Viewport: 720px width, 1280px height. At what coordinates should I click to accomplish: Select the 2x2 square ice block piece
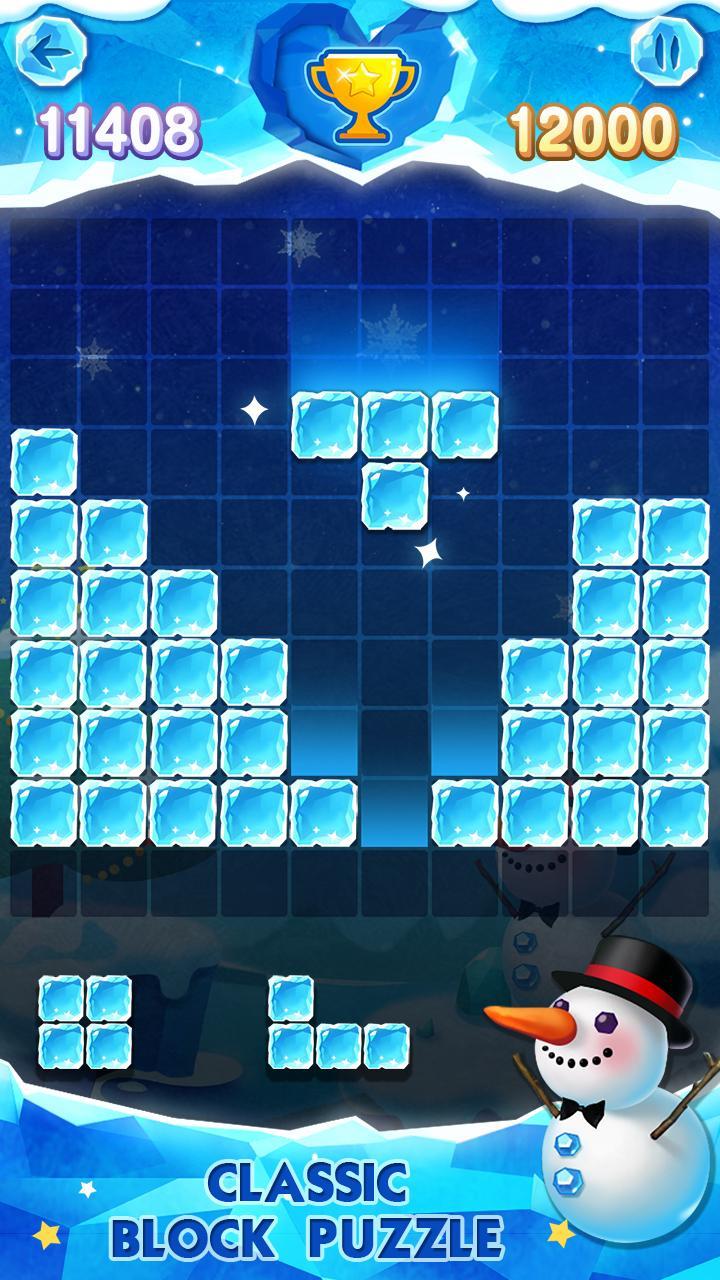point(85,1021)
